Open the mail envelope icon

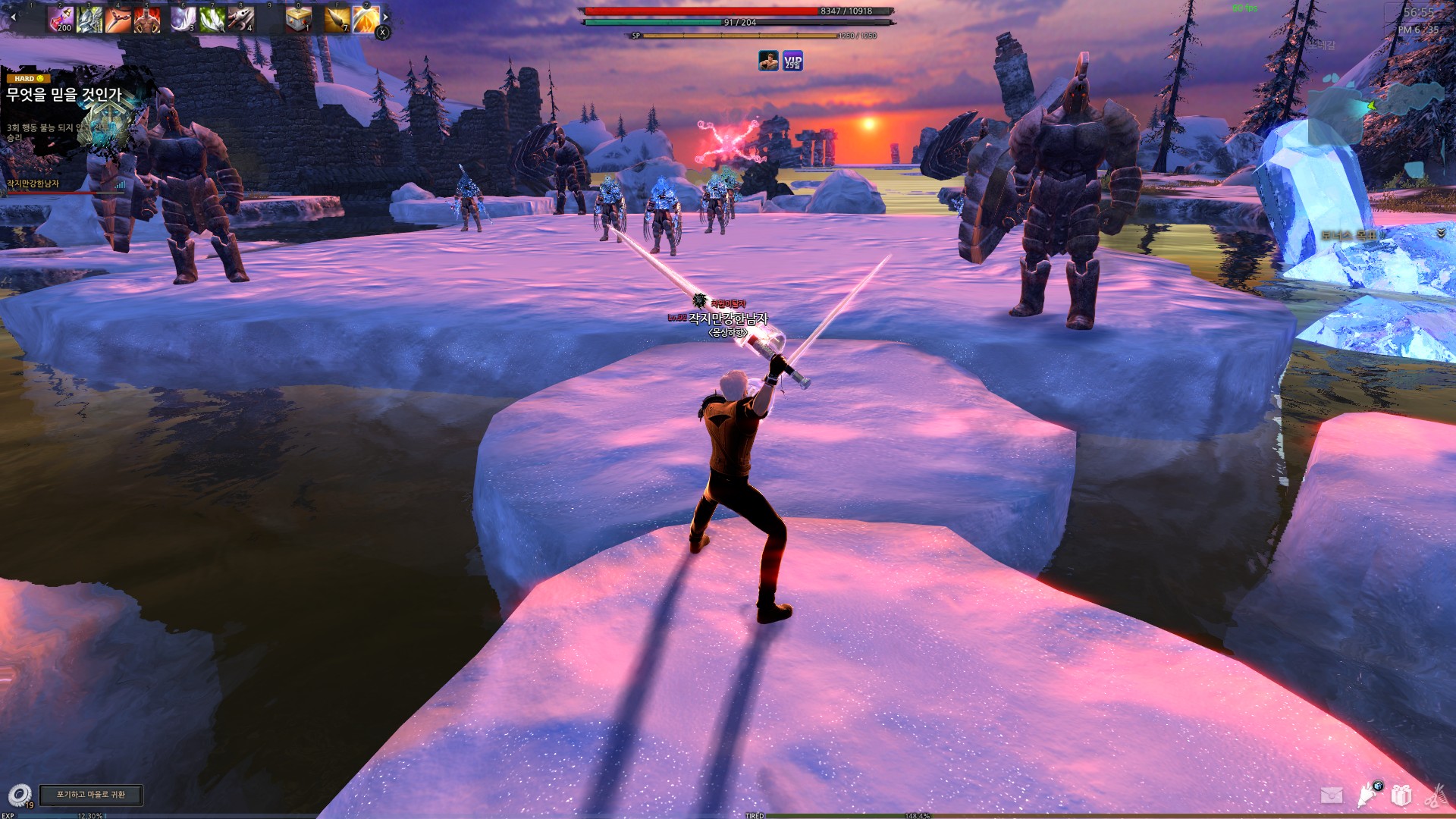1332,795
